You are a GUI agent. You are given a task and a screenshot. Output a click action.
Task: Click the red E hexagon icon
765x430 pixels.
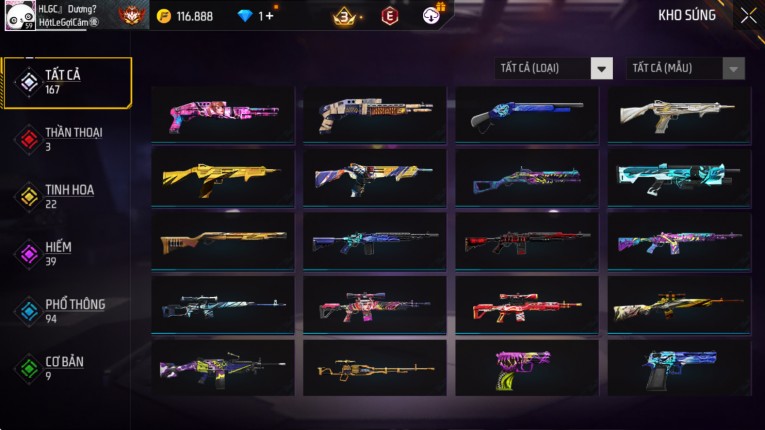coord(390,16)
